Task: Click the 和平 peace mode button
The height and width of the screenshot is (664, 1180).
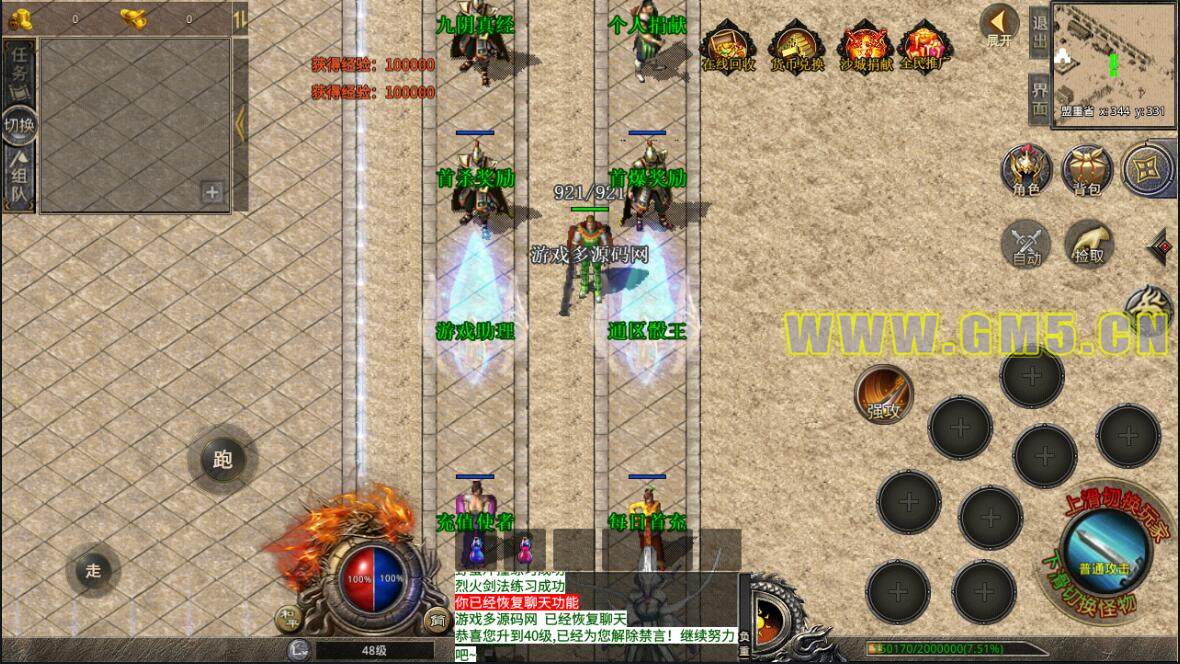Action: tap(287, 618)
